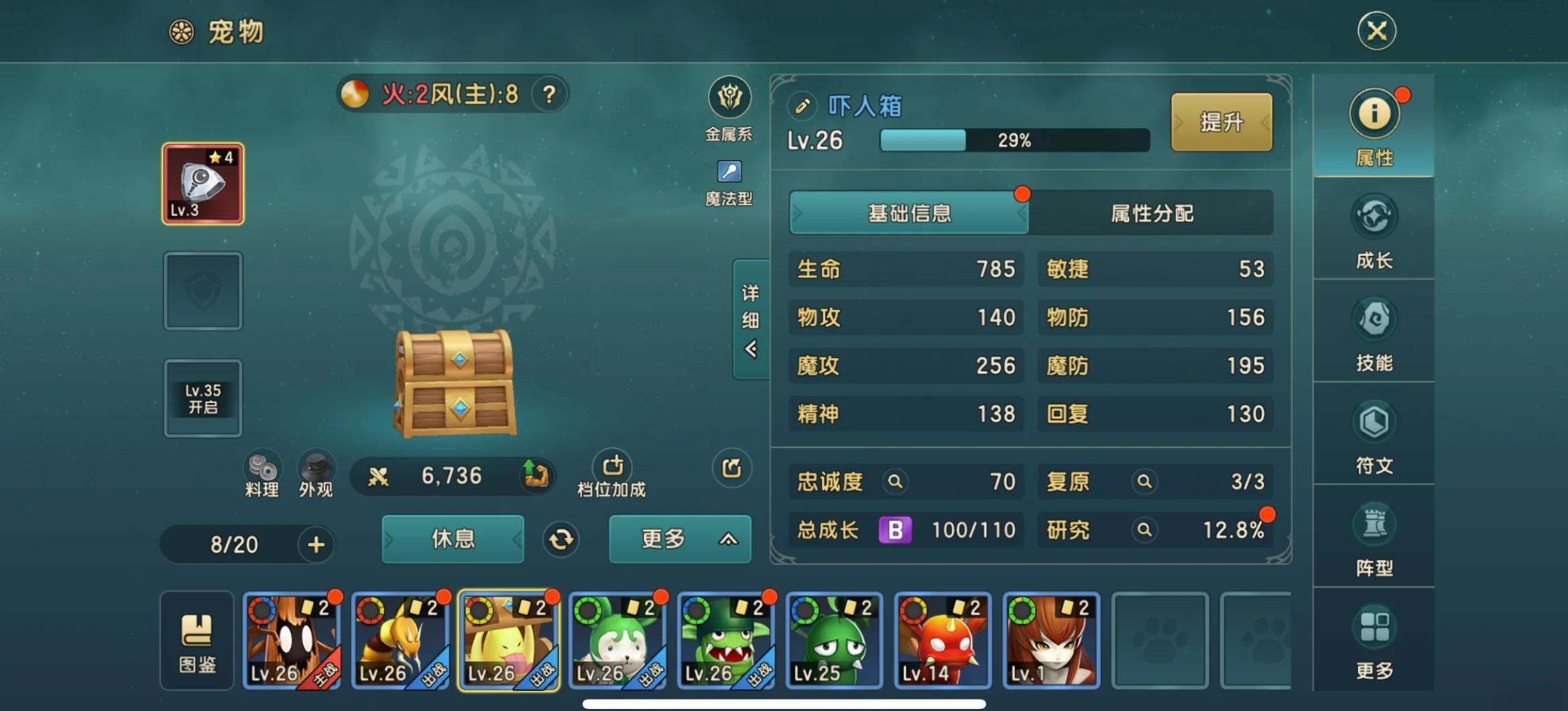The height and width of the screenshot is (711, 1568).
Task: Switch to the 属性分配 tab
Action: tap(1154, 213)
